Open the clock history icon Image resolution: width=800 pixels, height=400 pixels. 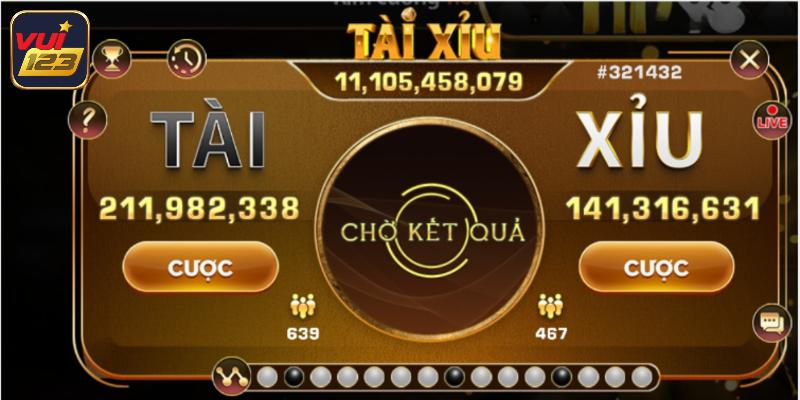(186, 59)
